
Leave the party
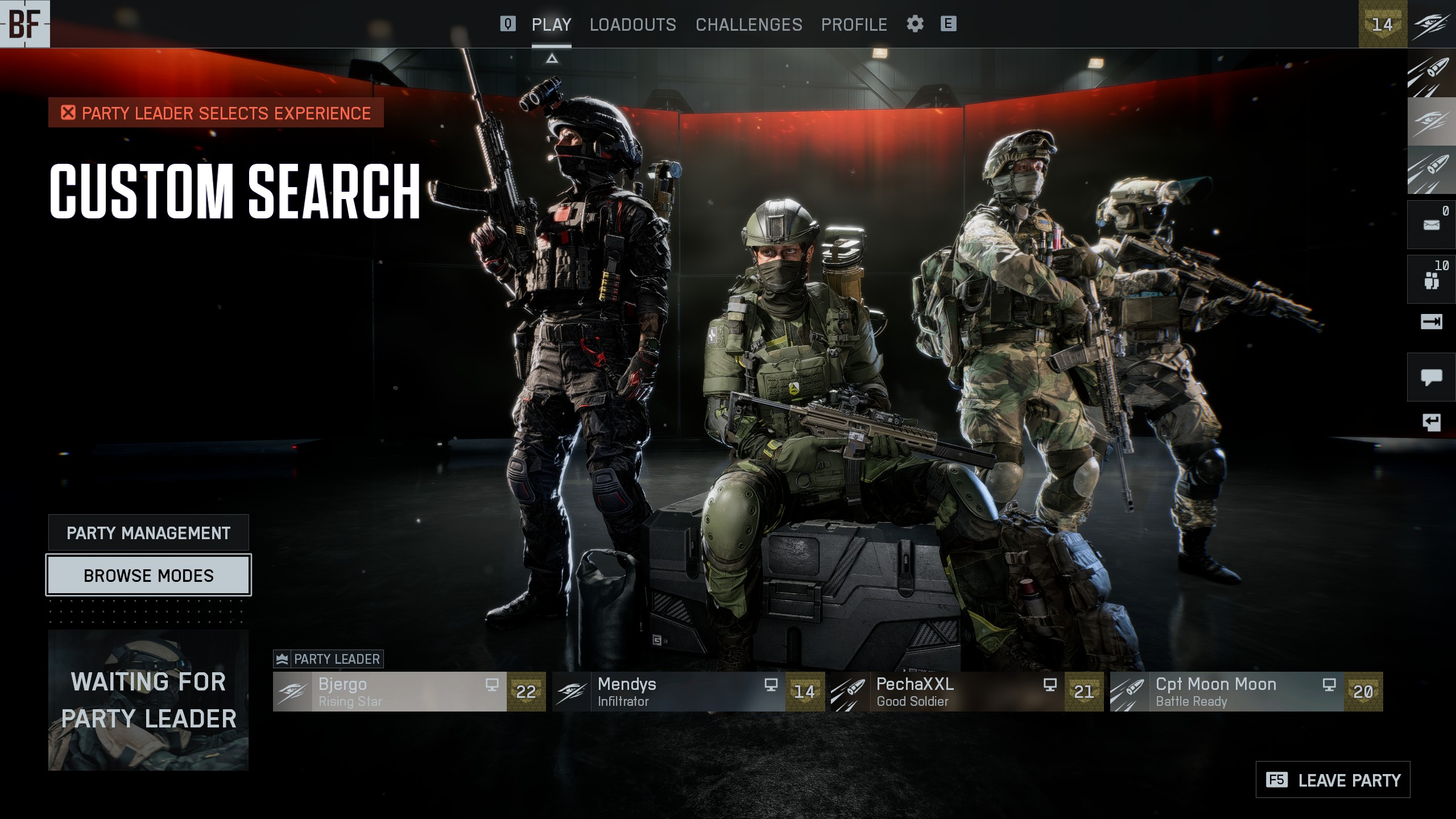coord(1333,780)
